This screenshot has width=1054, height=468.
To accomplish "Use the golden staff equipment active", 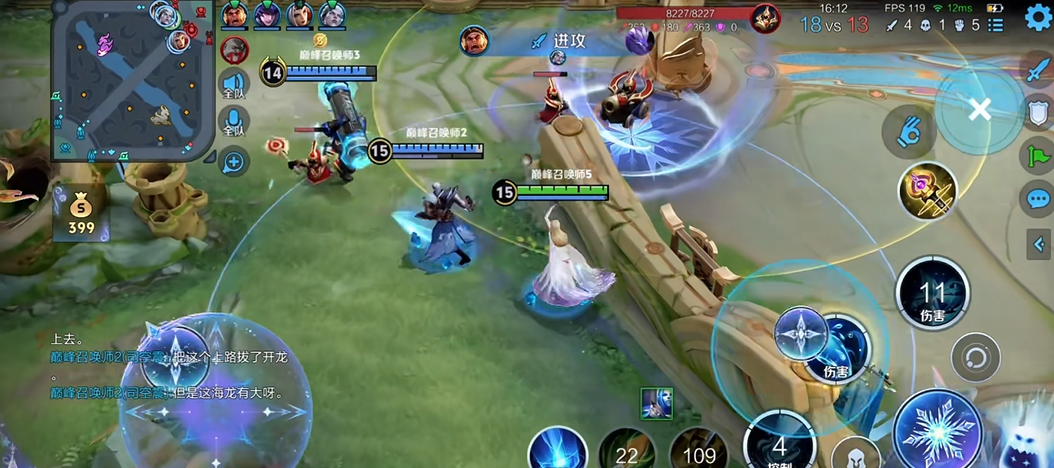I will coord(927,190).
